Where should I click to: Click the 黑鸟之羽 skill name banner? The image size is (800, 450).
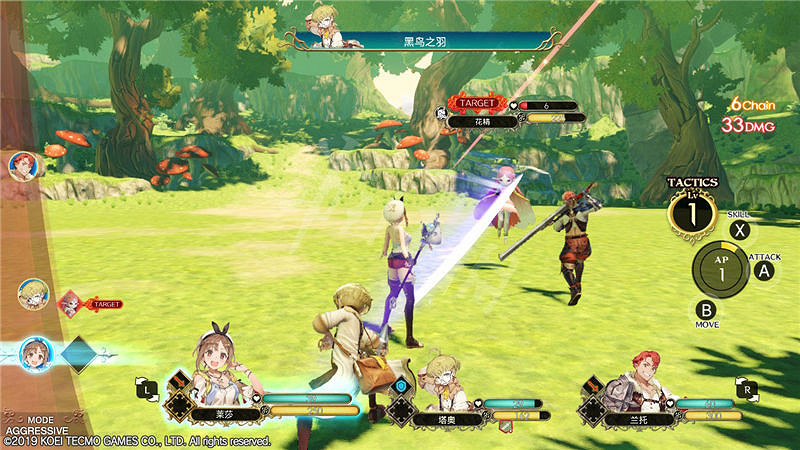420,41
